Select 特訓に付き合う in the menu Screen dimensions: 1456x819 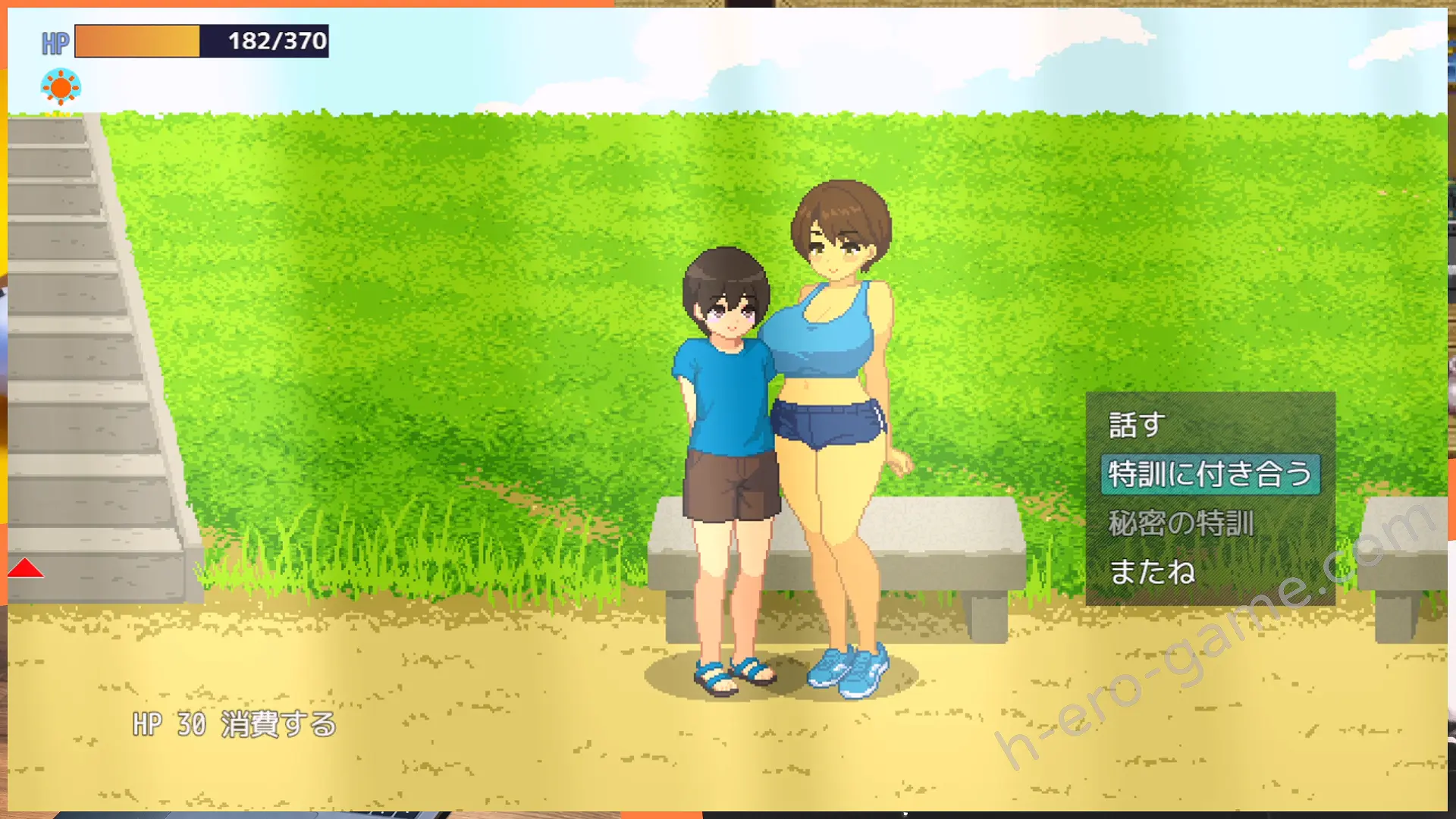pyautogui.click(x=1210, y=475)
